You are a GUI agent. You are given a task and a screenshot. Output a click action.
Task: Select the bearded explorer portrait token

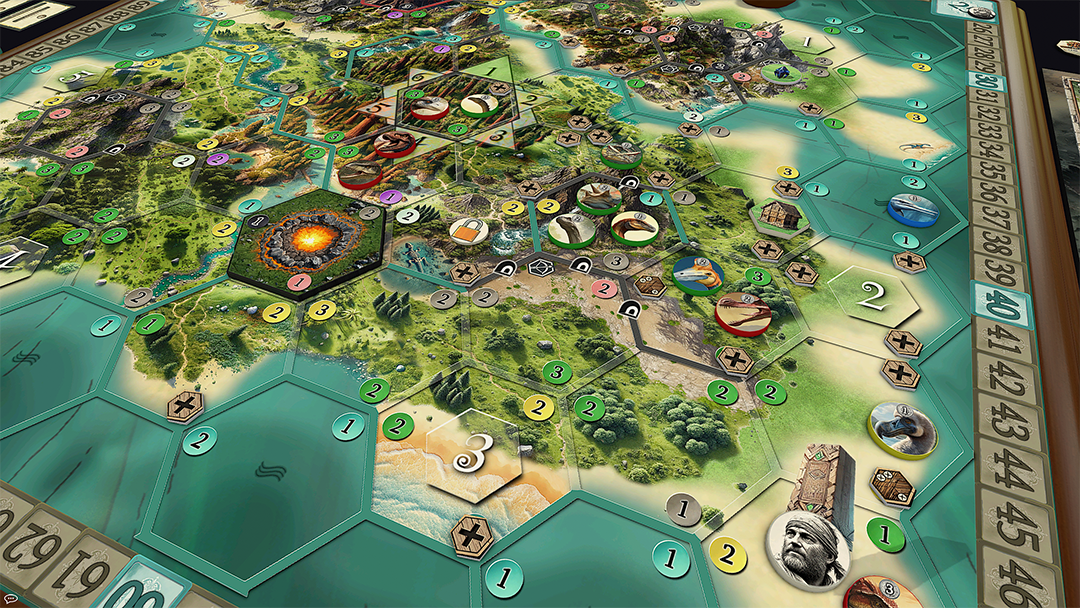tap(808, 548)
